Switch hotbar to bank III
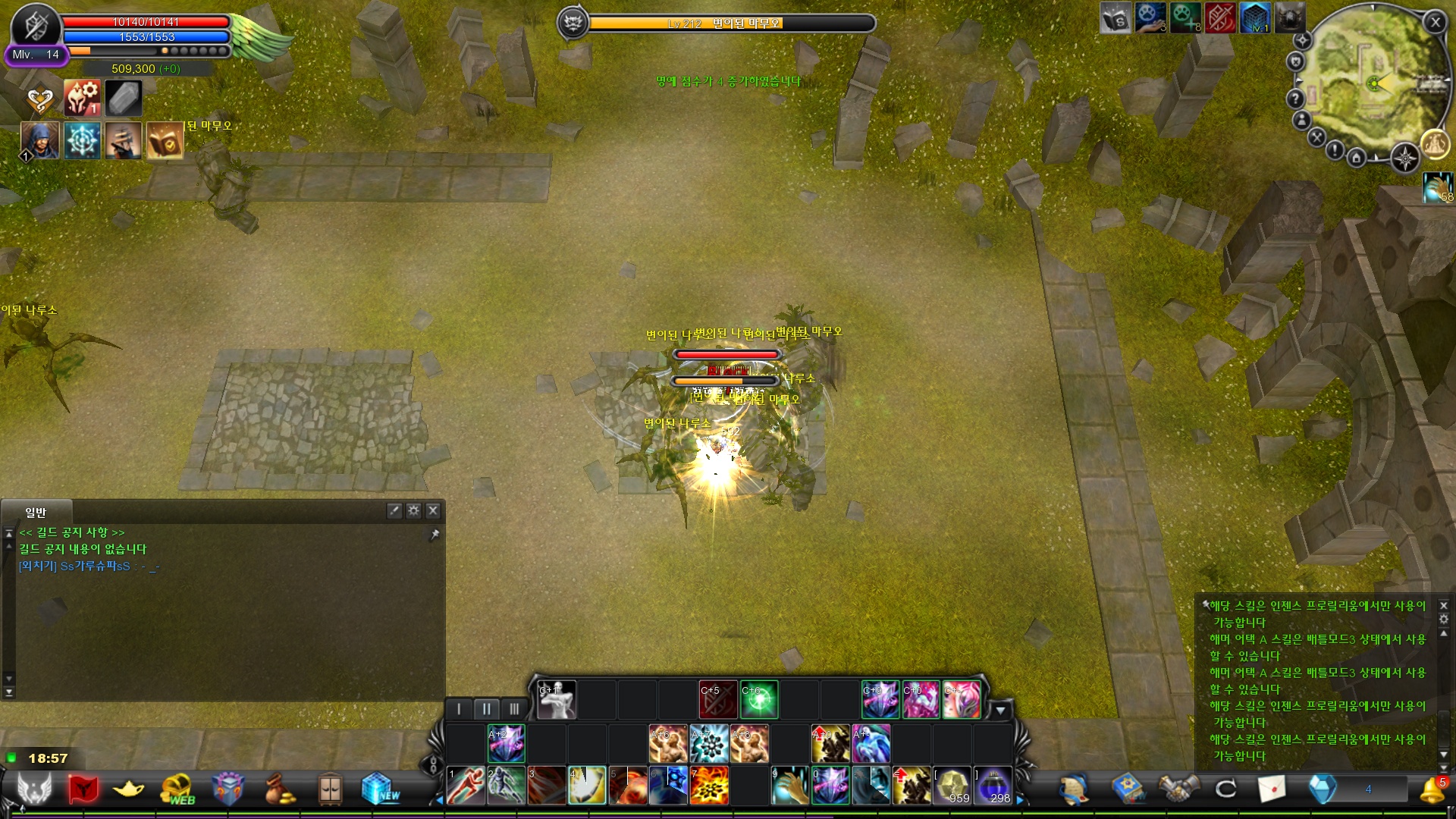The height and width of the screenshot is (819, 1456). (516, 708)
